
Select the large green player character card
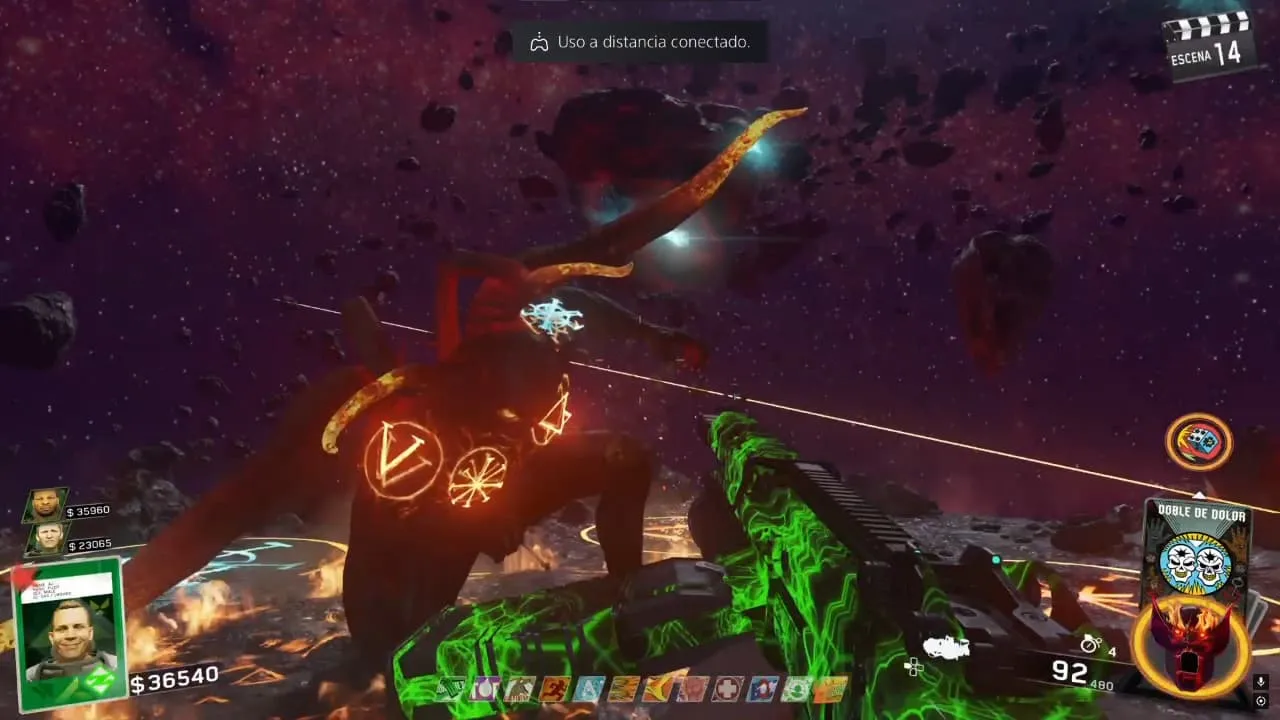(x=70, y=632)
